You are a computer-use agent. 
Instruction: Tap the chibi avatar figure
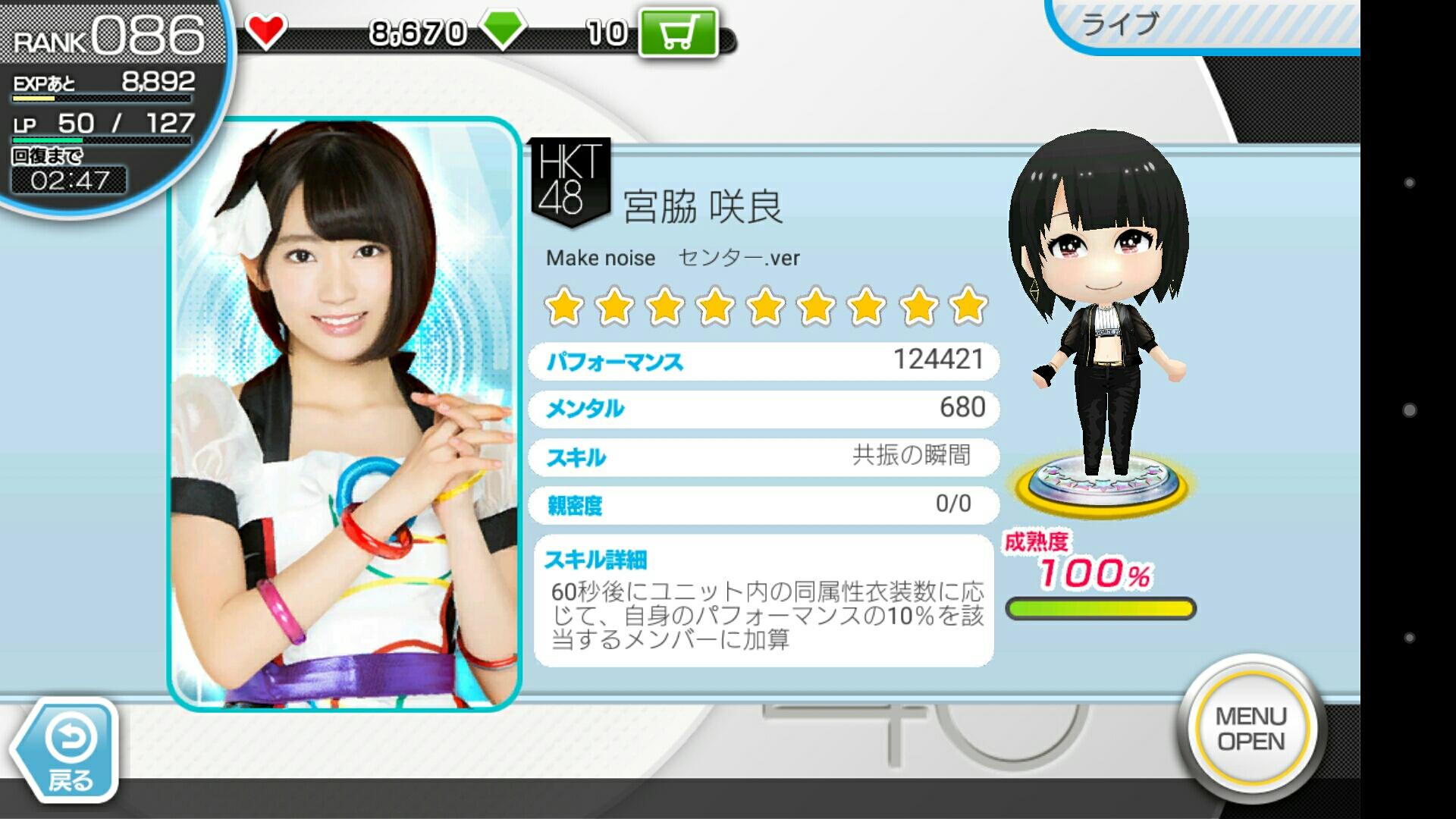point(1099,311)
